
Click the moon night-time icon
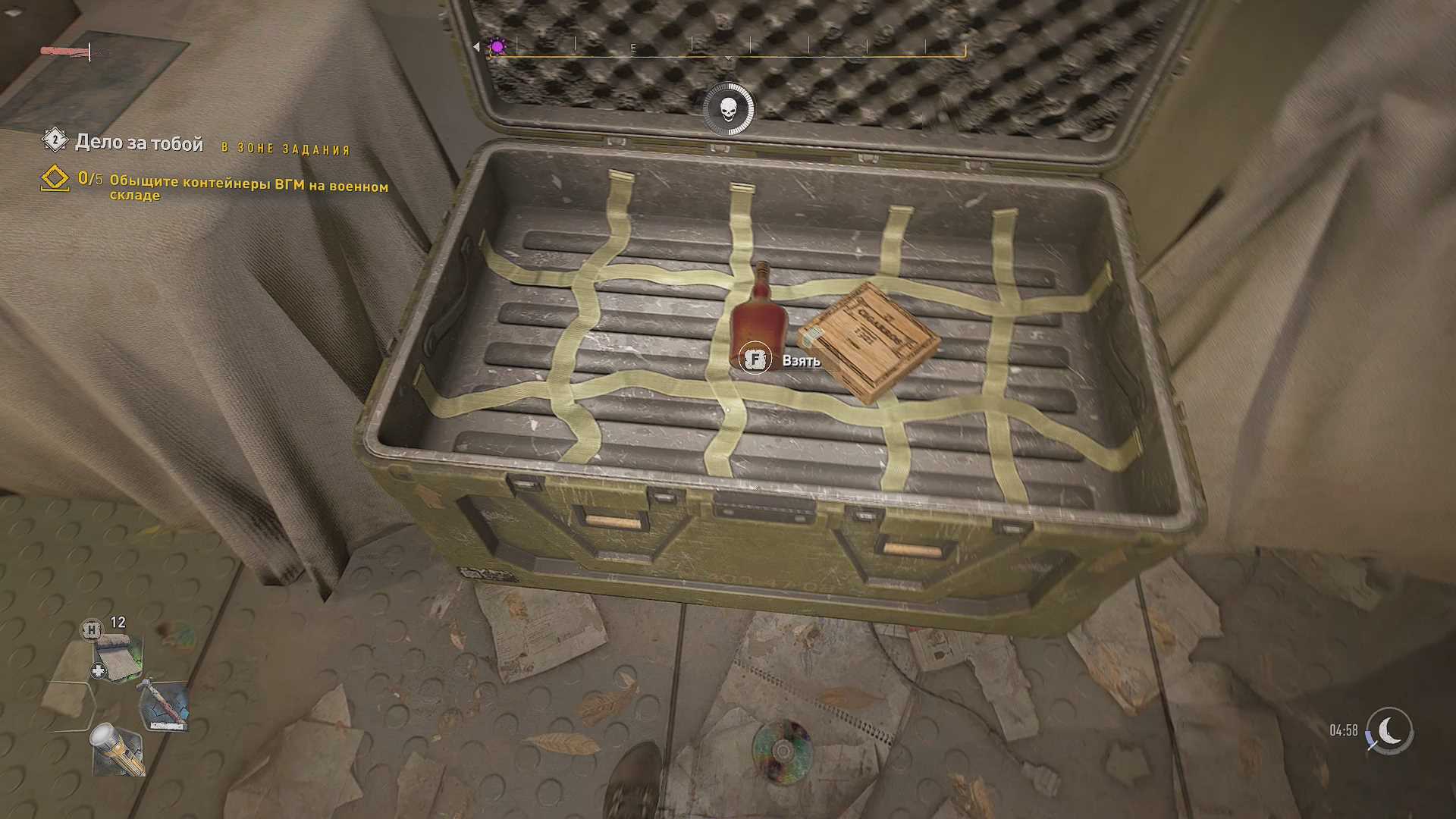1389,731
